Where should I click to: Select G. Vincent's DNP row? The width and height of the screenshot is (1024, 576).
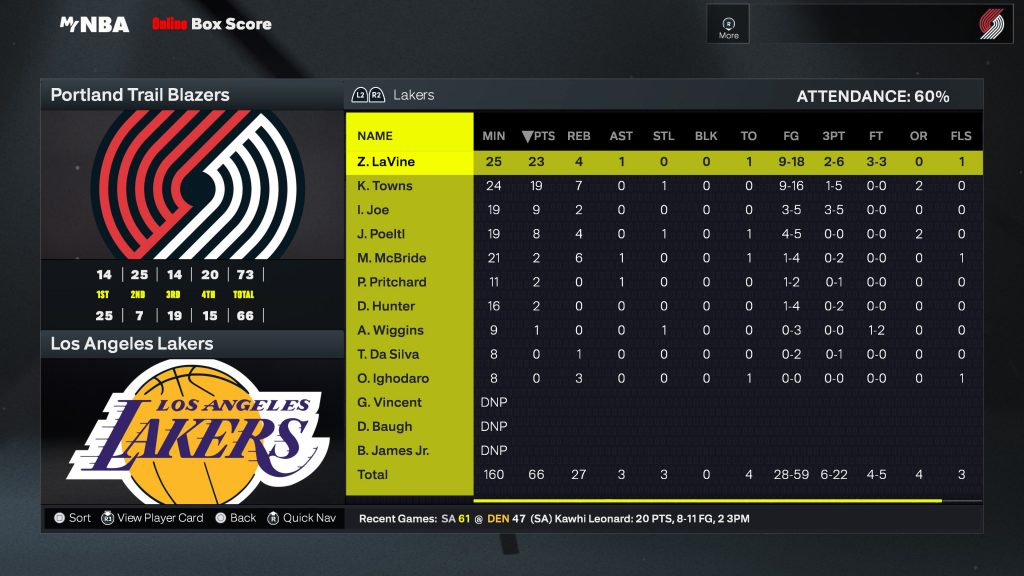pos(389,402)
